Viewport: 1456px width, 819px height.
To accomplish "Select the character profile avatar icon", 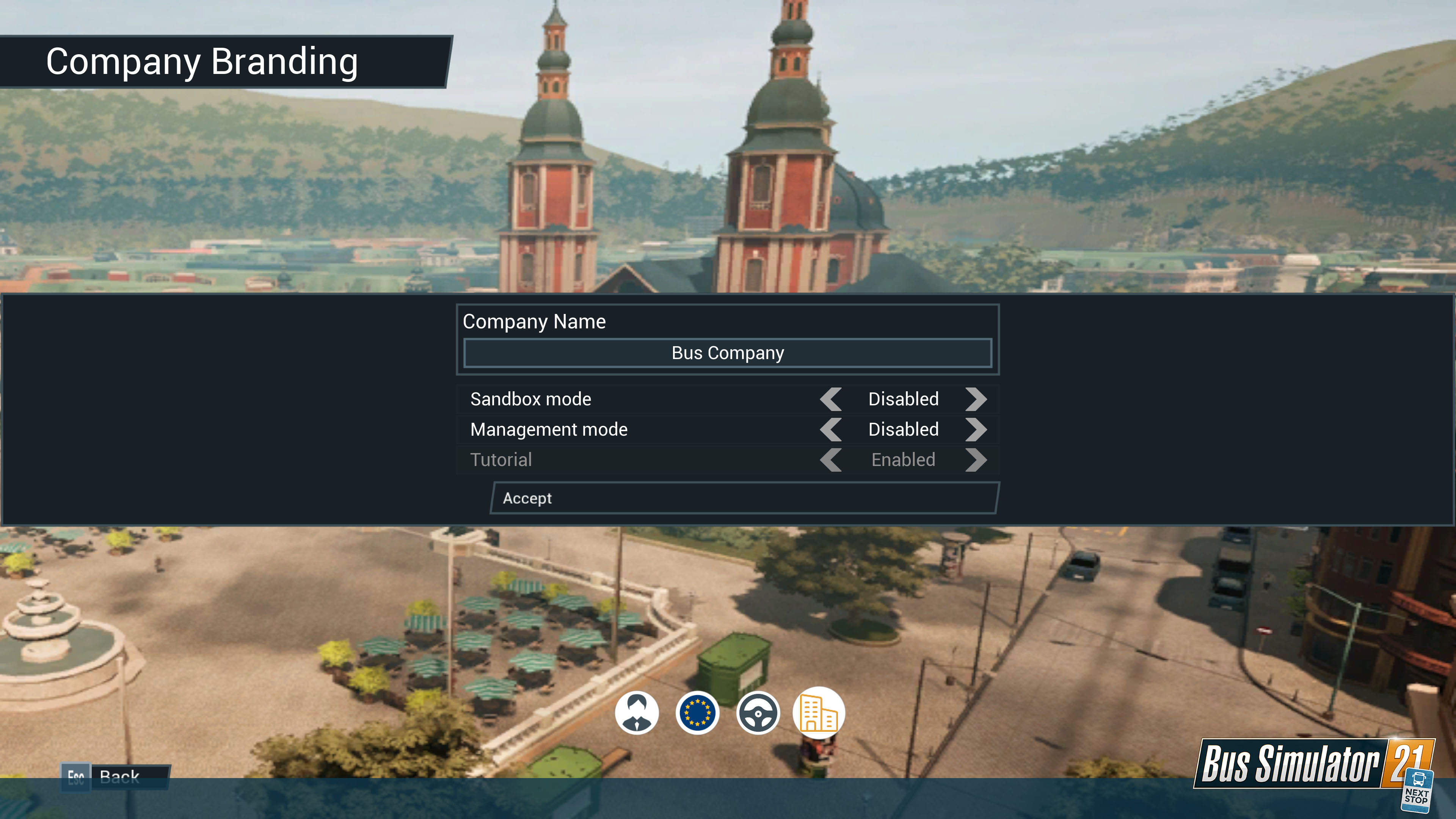I will tap(637, 713).
